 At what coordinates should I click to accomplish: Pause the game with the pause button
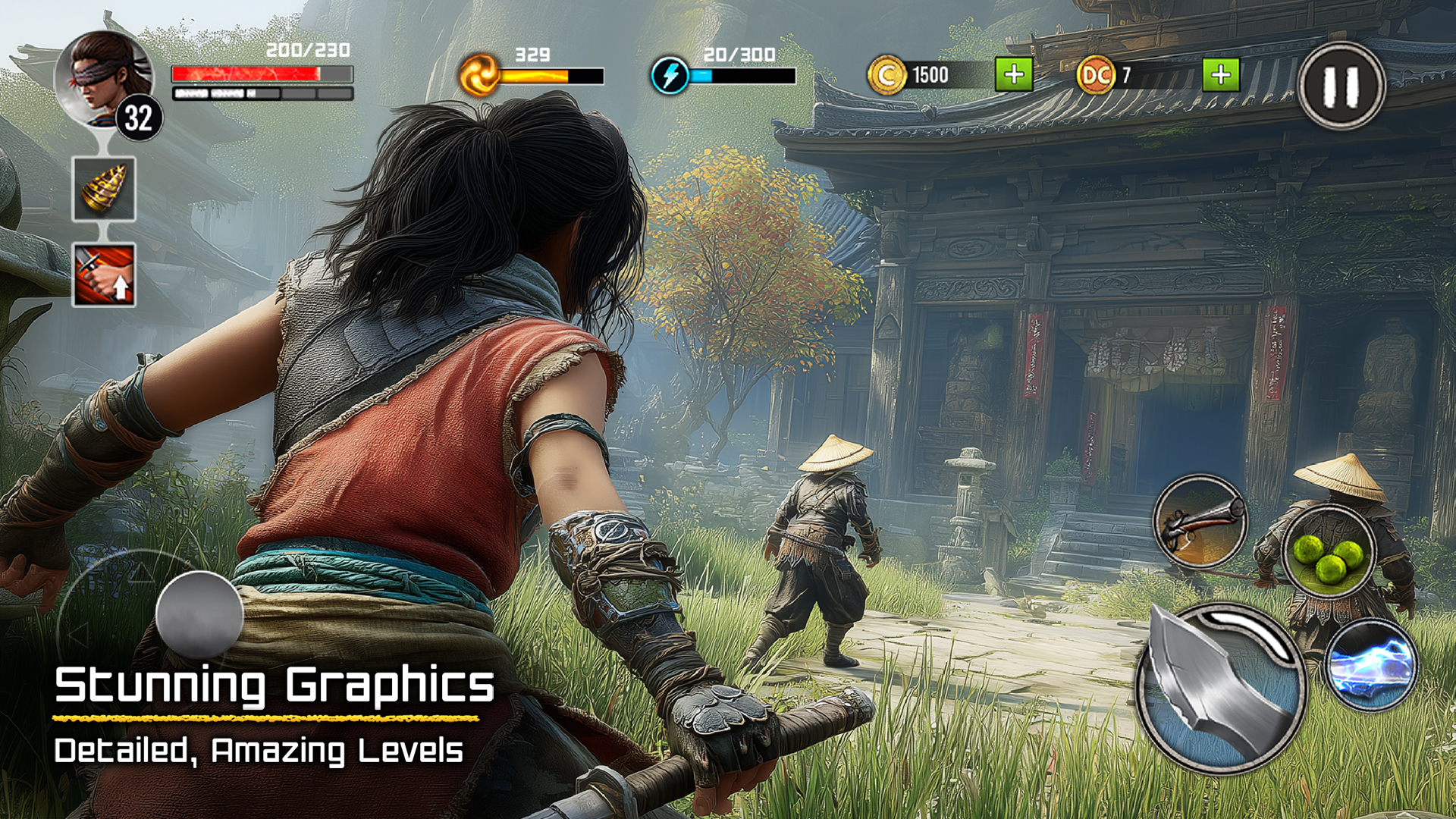point(1341,86)
